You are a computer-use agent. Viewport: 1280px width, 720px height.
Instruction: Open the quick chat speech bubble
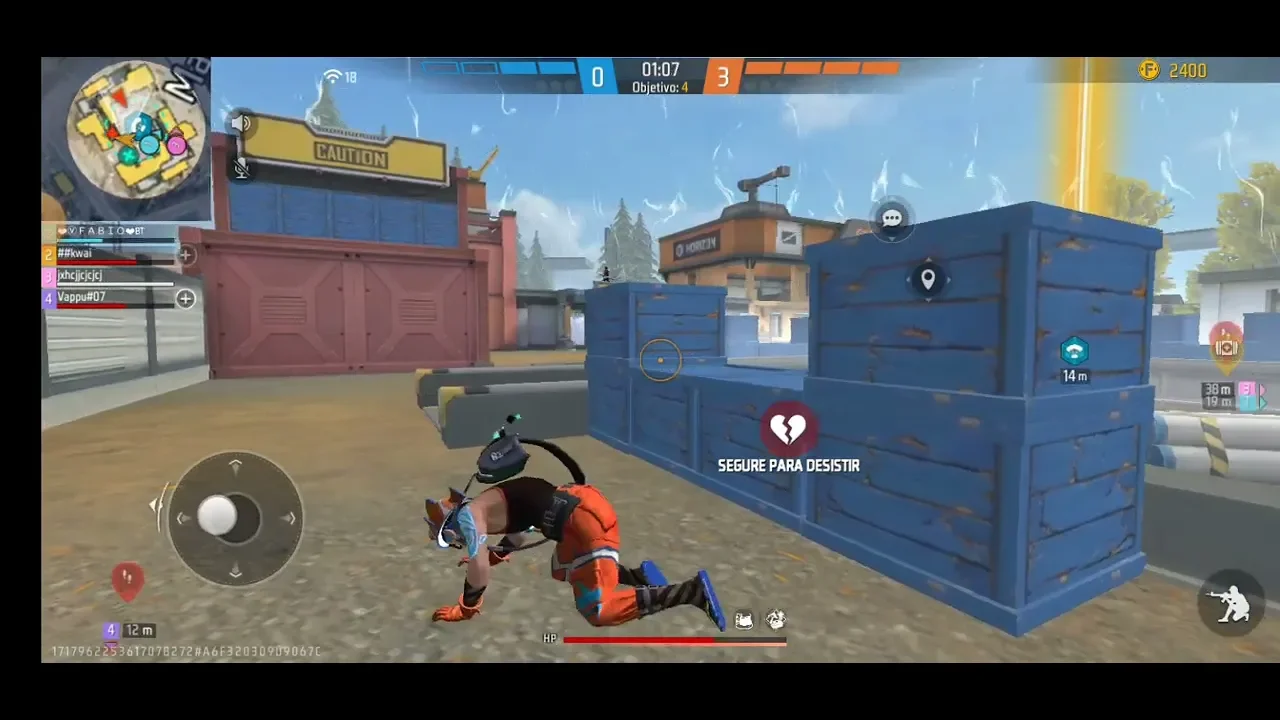892,218
